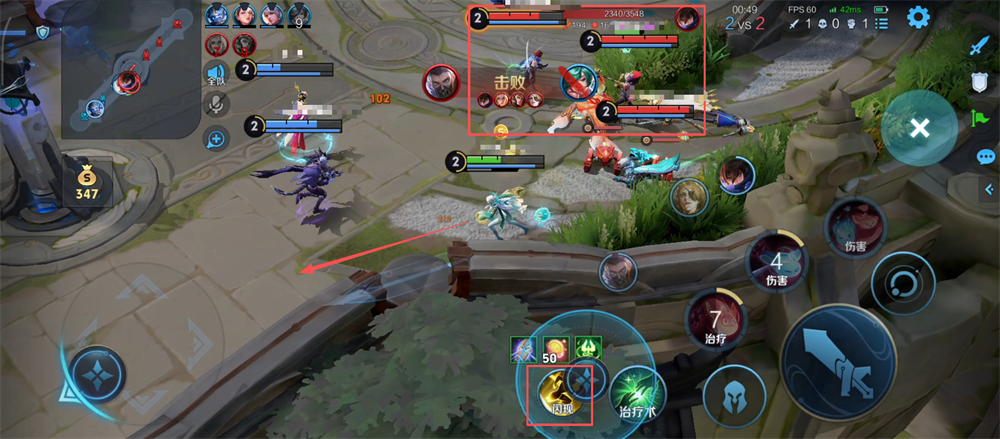Send the green flag gather signal

click(980, 119)
